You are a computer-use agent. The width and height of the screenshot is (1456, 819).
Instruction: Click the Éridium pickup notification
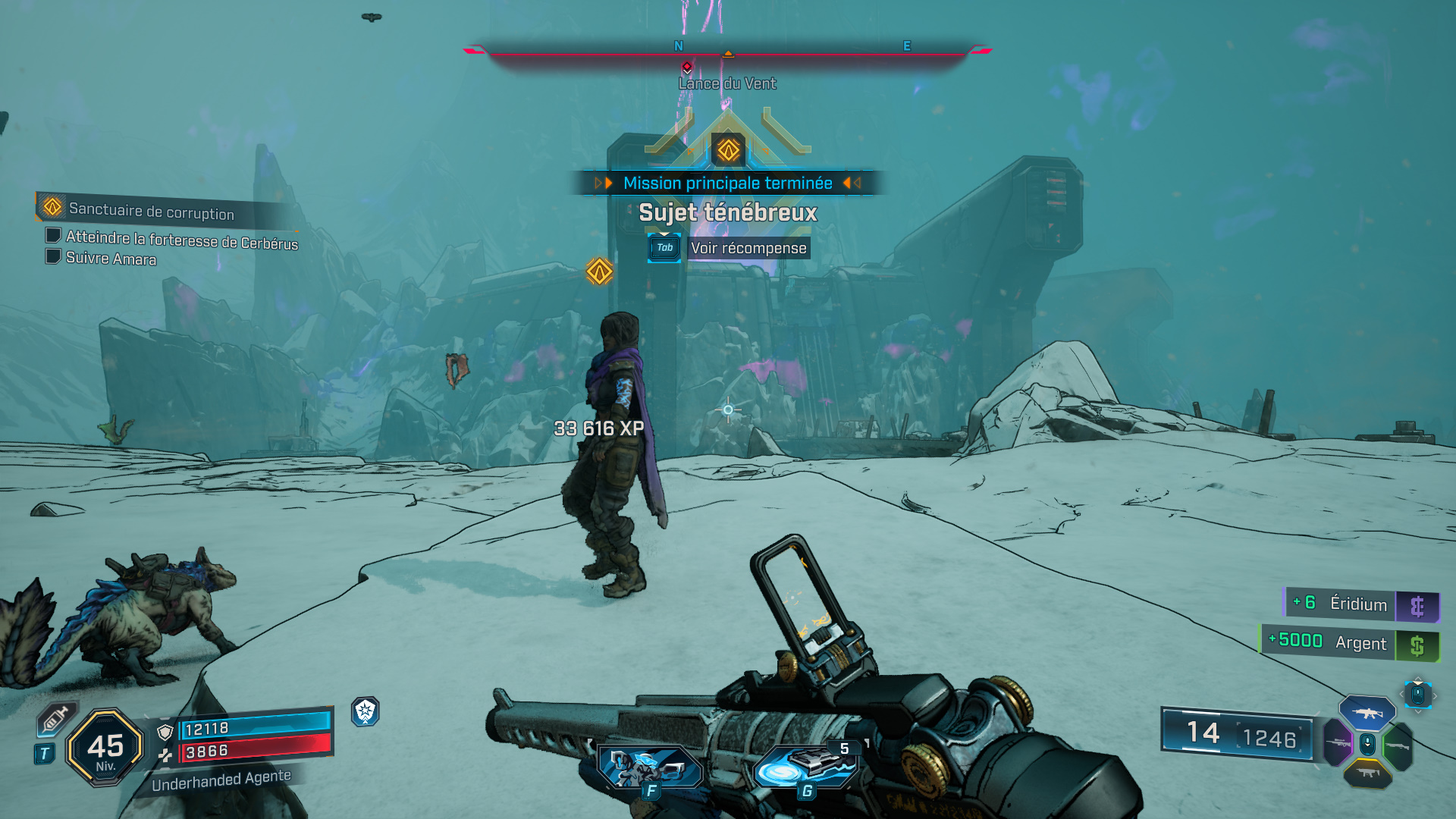(1361, 604)
